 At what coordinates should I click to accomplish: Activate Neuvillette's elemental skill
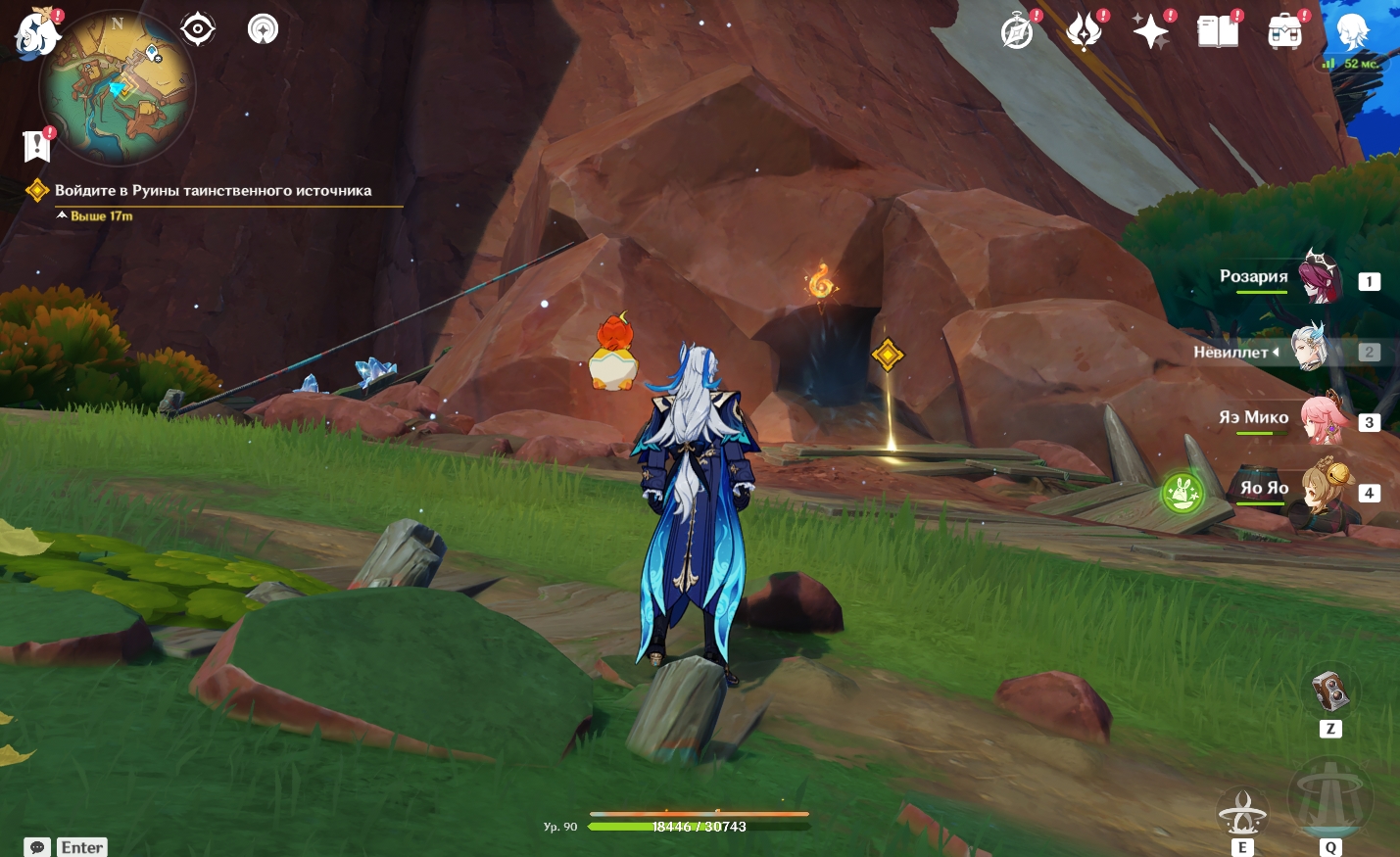1242,812
